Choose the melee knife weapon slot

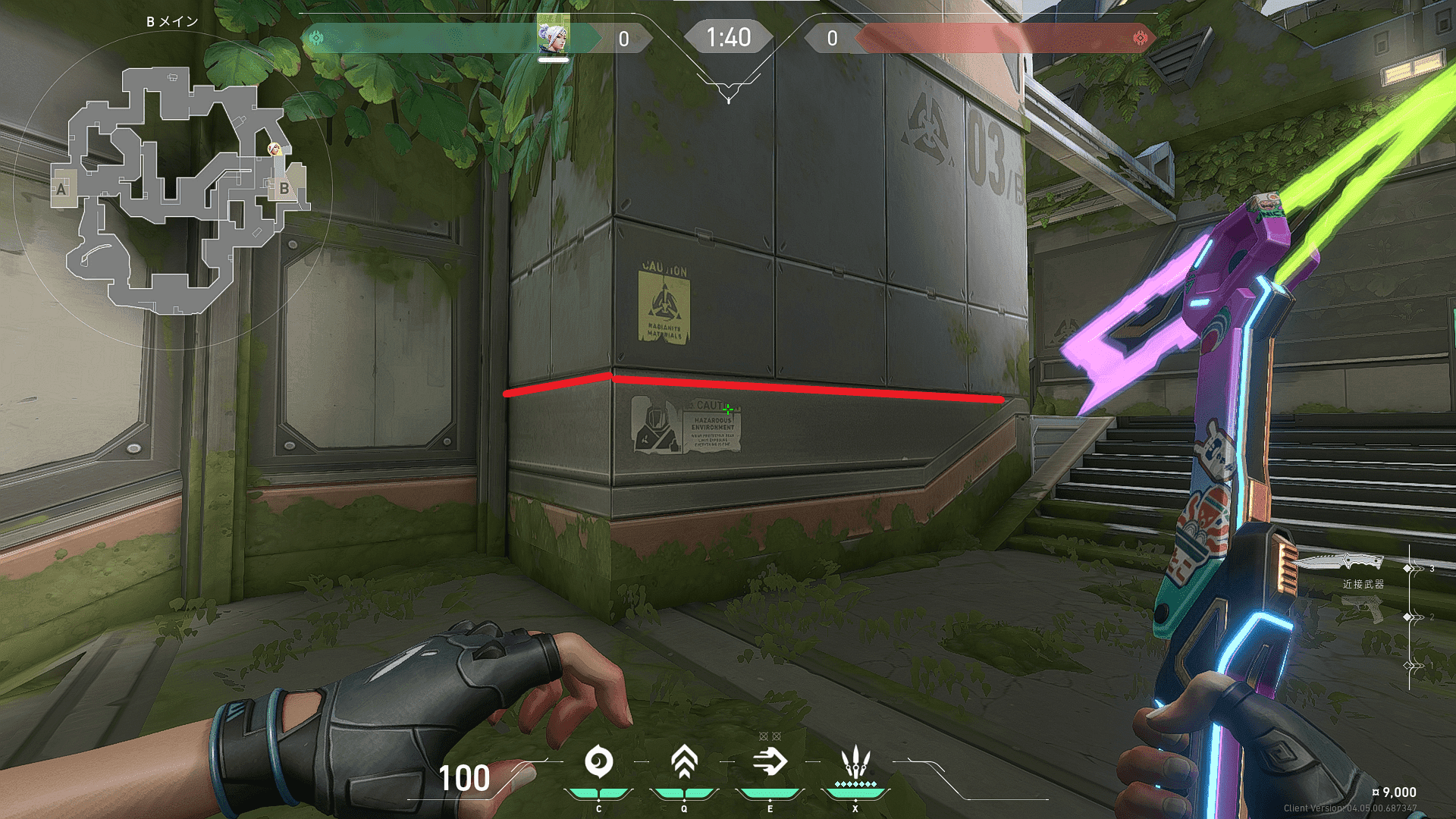click(1341, 563)
